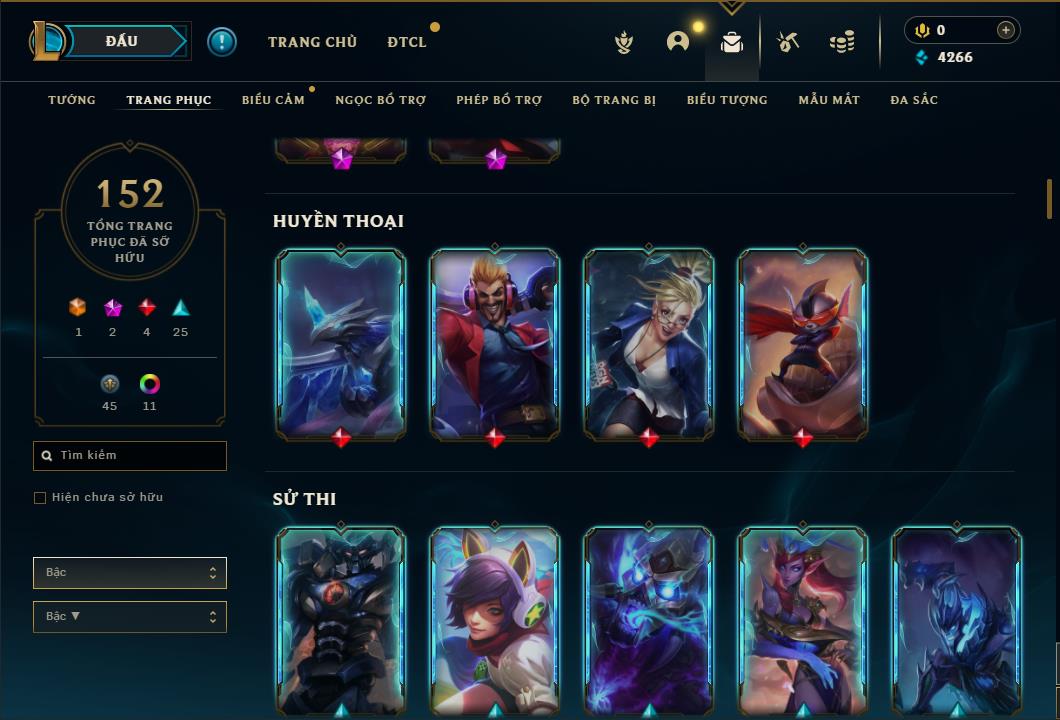Image resolution: width=1060 pixels, height=720 pixels.
Task: Click the plus button to buy RP
Action: click(x=1006, y=31)
